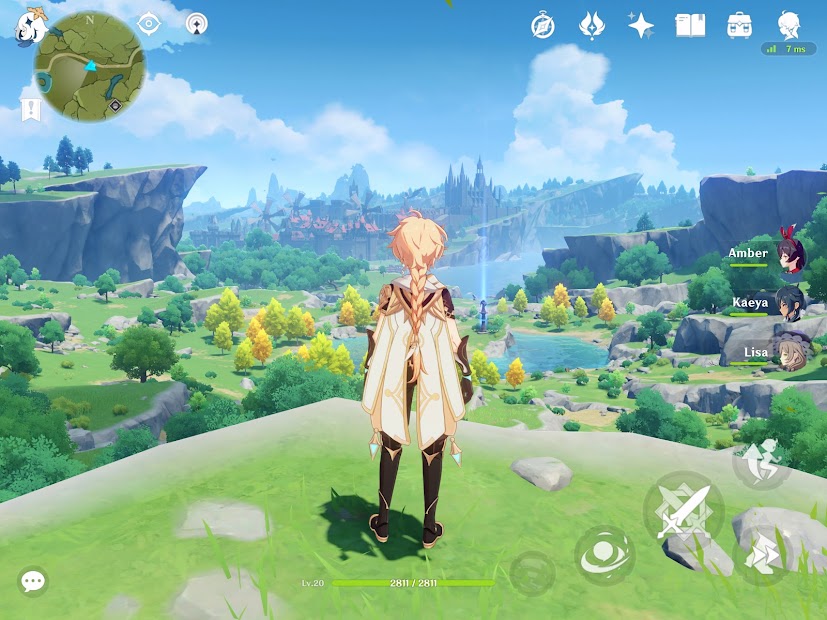Switch to party member Lisa

coord(790,353)
